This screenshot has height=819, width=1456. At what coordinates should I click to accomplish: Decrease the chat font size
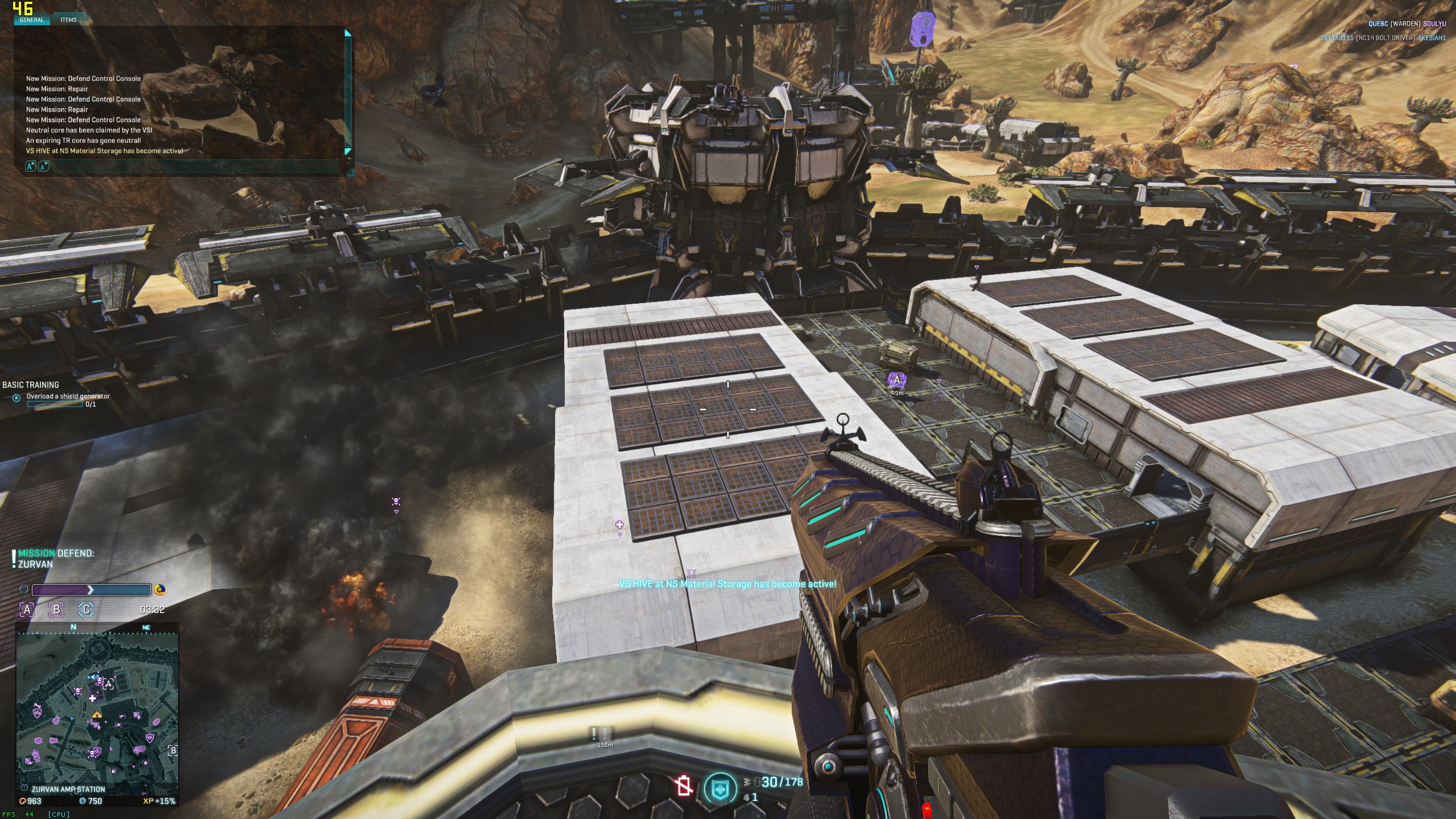point(43,166)
